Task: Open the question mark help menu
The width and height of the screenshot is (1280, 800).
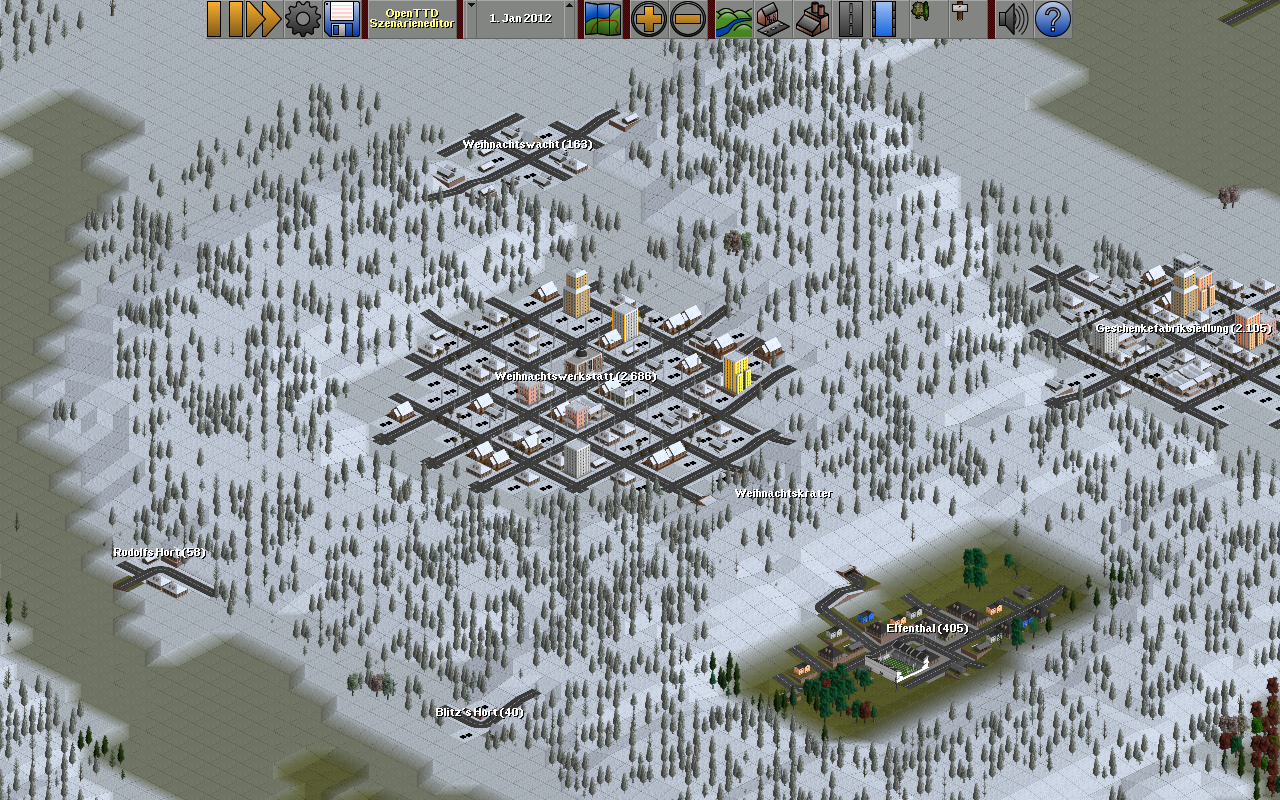Action: coord(1052,19)
